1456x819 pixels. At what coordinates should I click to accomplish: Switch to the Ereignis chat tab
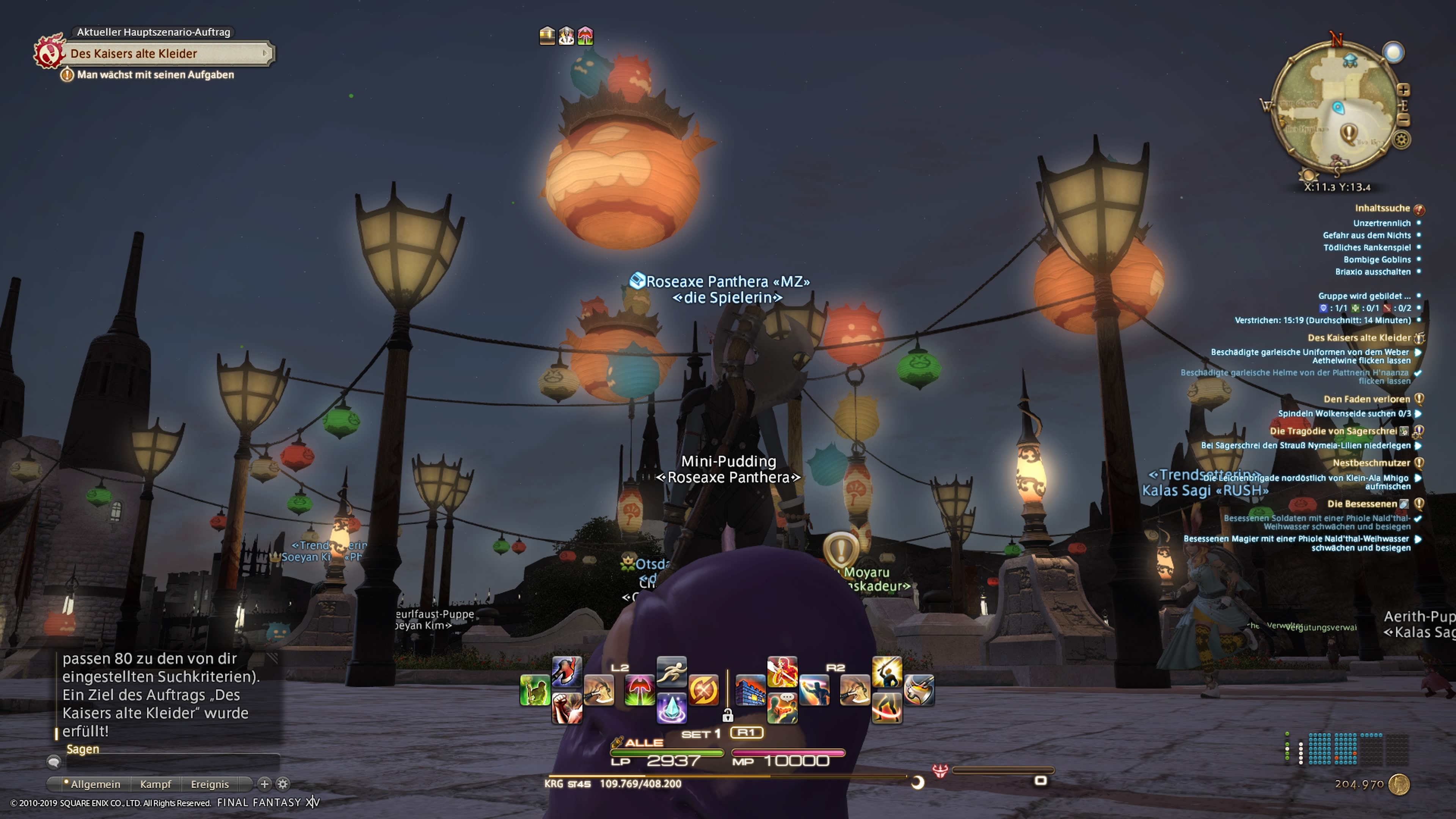tap(210, 784)
